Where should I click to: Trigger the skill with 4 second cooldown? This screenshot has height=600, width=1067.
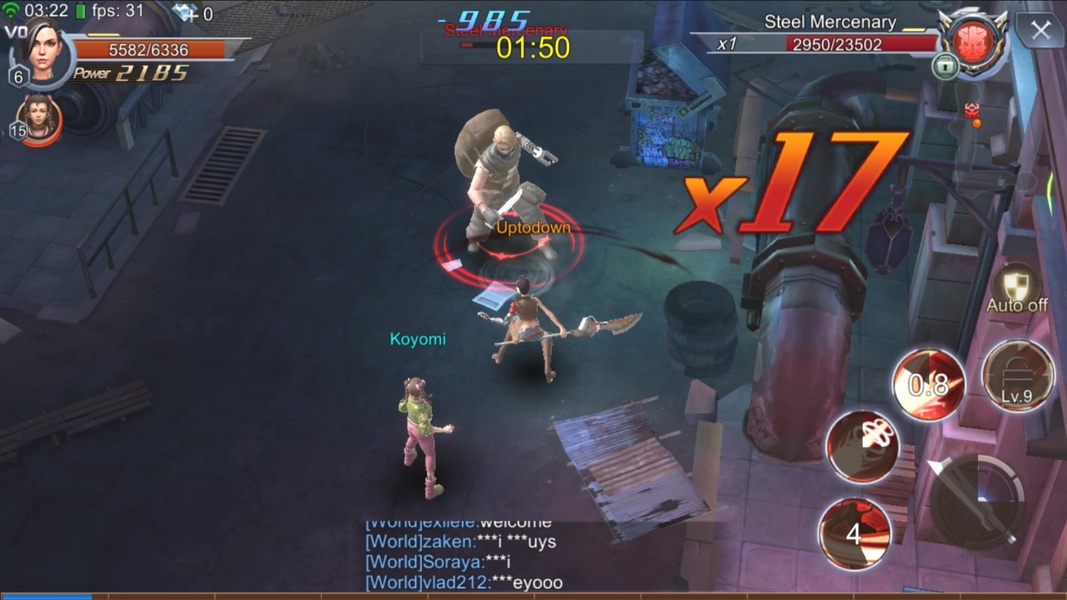coord(855,533)
